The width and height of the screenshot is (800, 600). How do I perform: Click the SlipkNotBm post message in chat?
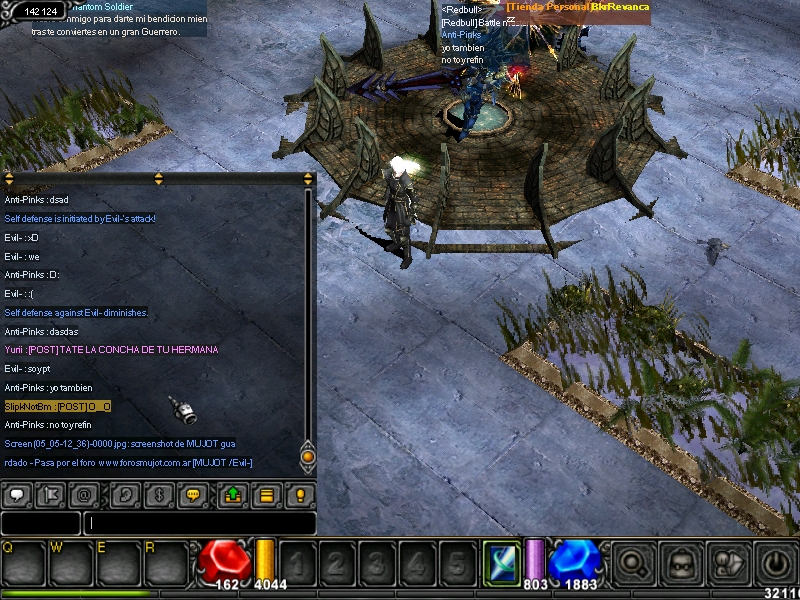point(57,406)
